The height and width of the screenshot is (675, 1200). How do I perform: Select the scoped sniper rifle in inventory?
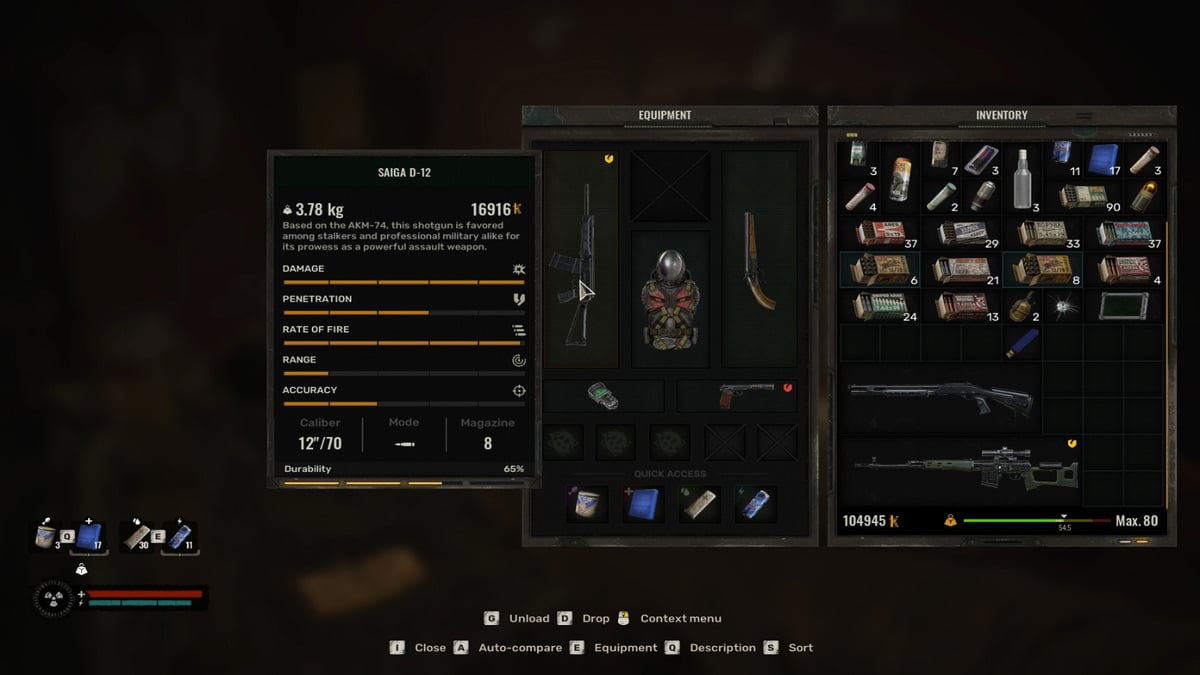pos(964,472)
